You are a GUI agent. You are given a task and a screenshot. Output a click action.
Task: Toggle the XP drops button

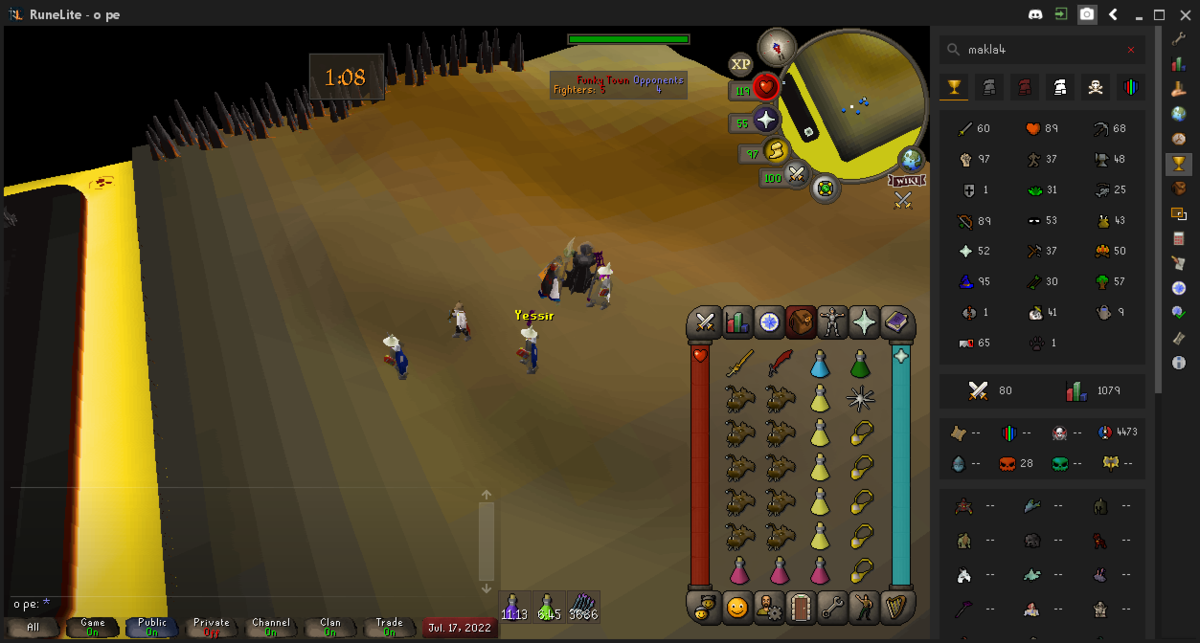[x=740, y=64]
